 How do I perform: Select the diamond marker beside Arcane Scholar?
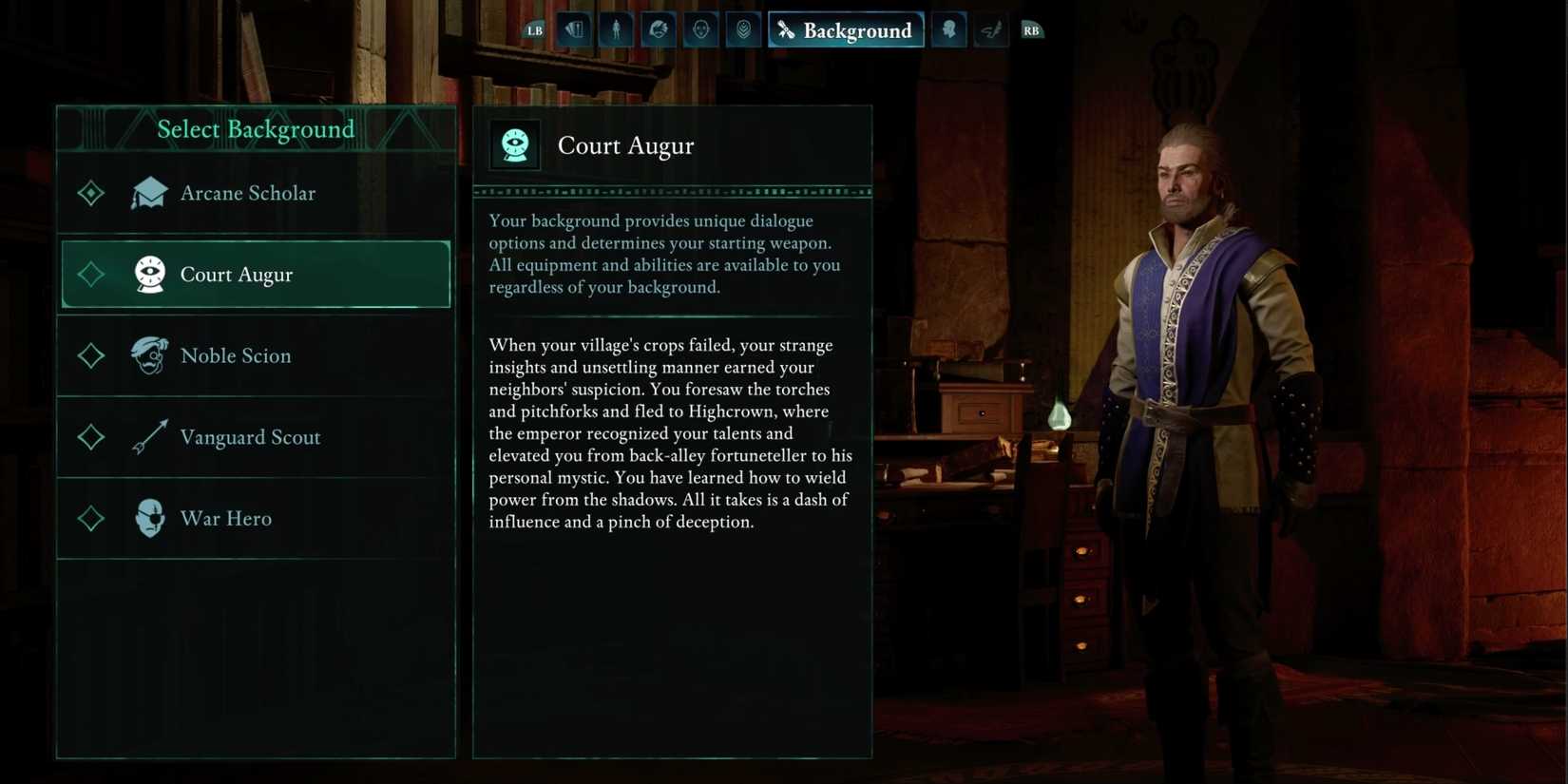pos(90,192)
